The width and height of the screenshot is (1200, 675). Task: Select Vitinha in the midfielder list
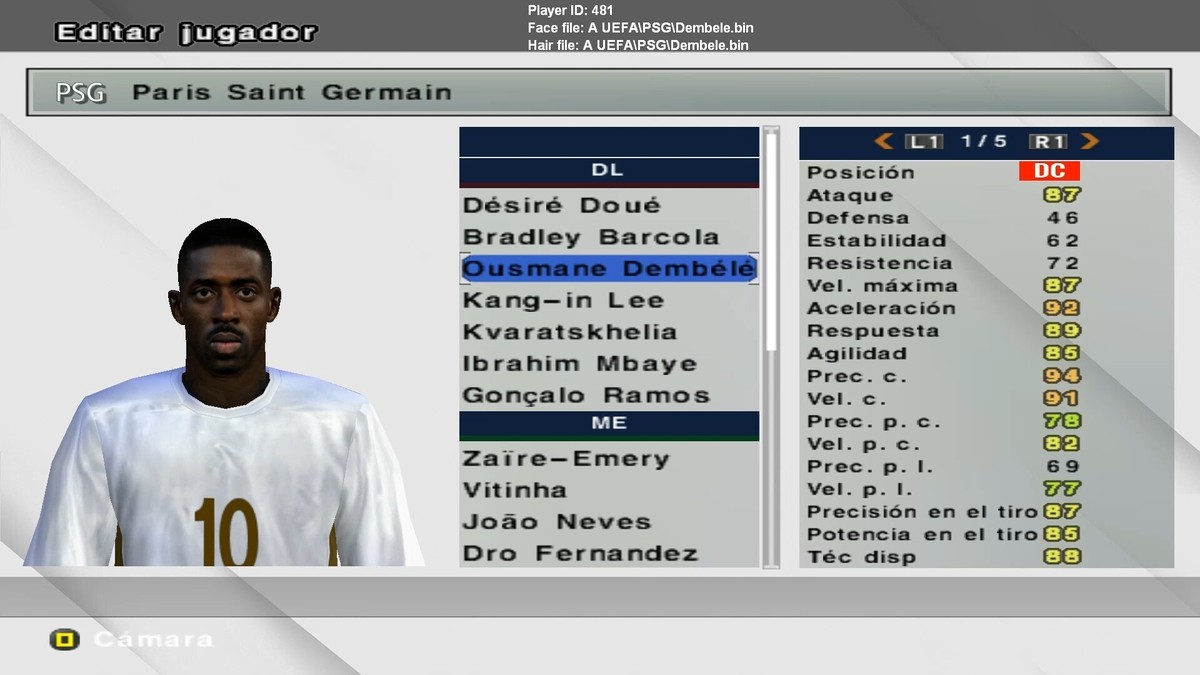[515, 490]
